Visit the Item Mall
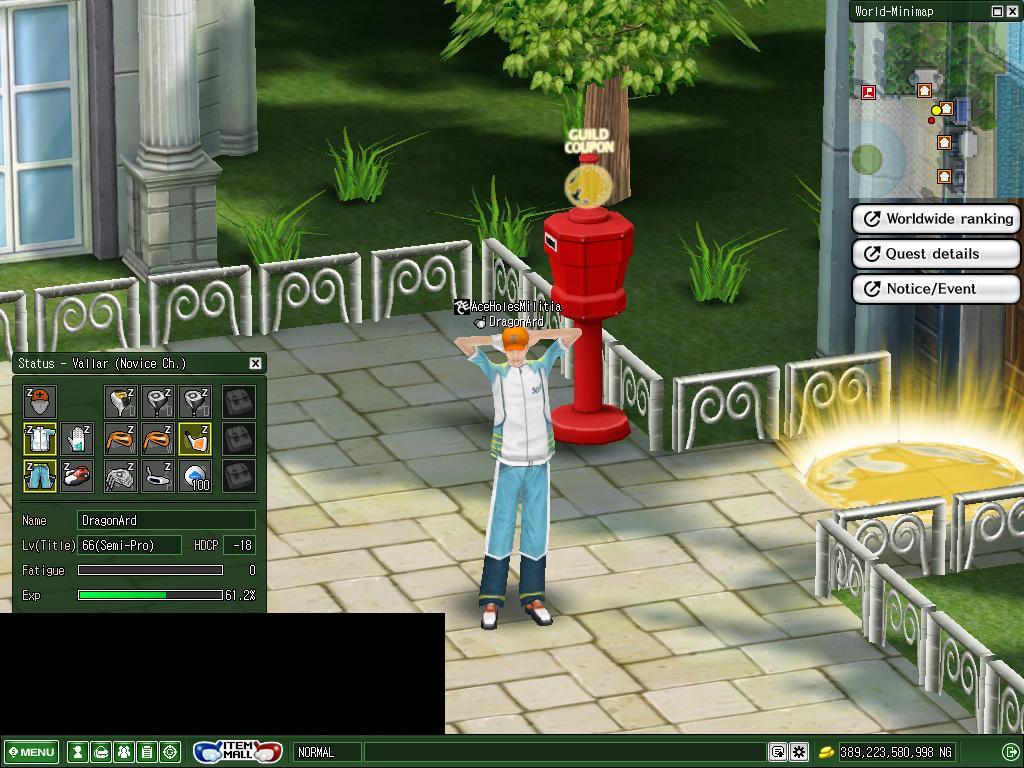The image size is (1024, 768). (238, 752)
